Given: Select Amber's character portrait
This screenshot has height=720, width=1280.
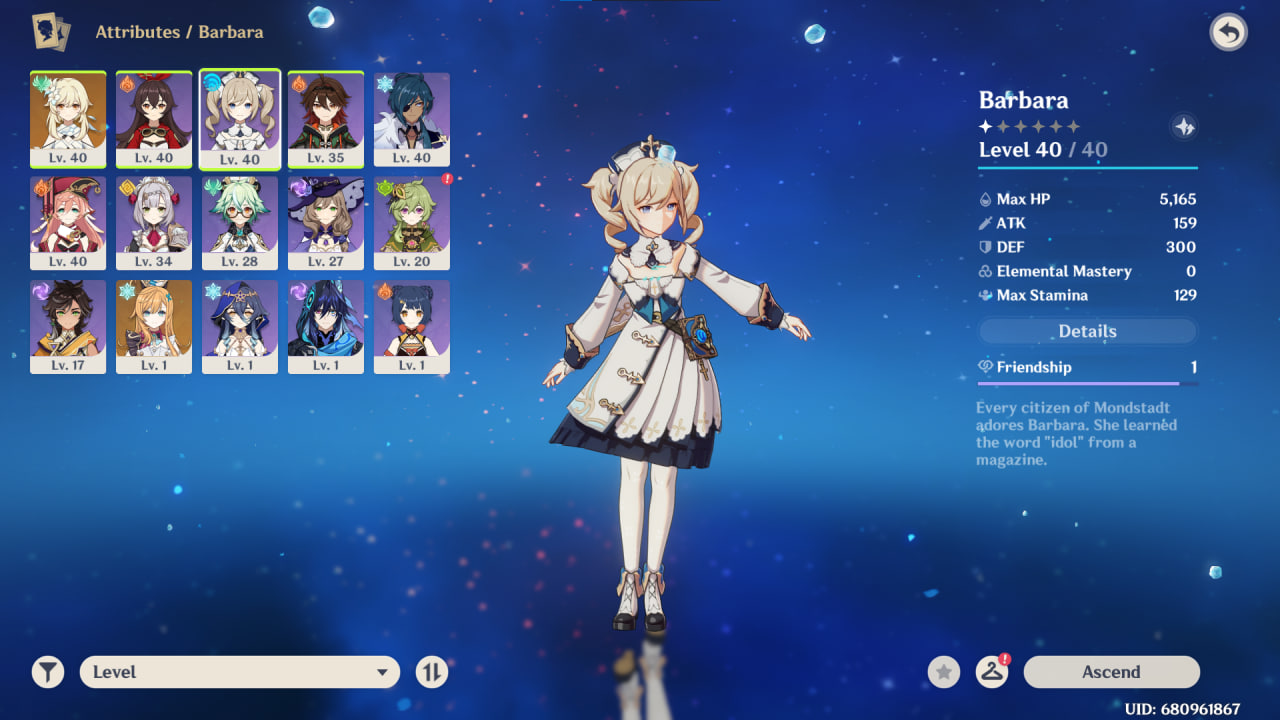Looking at the screenshot, I should coord(154,119).
